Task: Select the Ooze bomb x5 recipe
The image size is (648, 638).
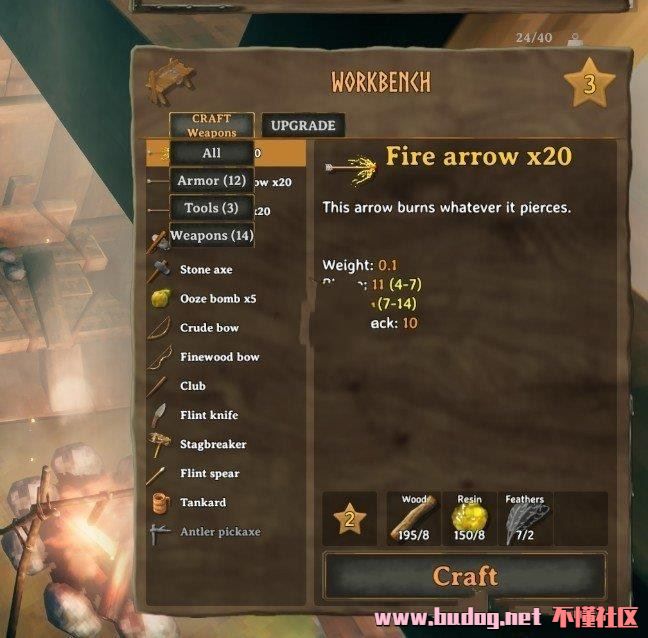Action: point(217,299)
